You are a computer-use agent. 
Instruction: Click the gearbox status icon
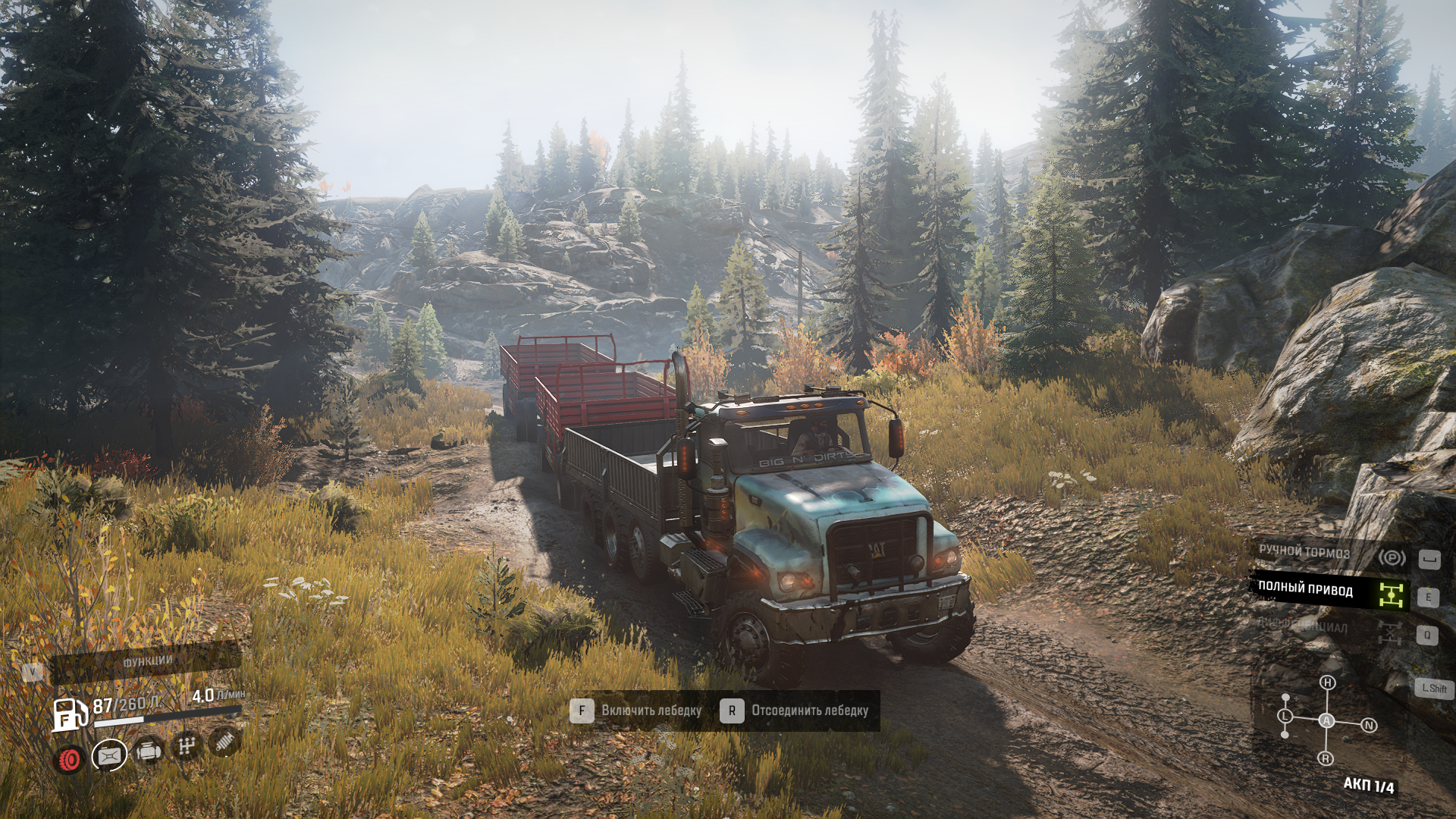pos(186,746)
